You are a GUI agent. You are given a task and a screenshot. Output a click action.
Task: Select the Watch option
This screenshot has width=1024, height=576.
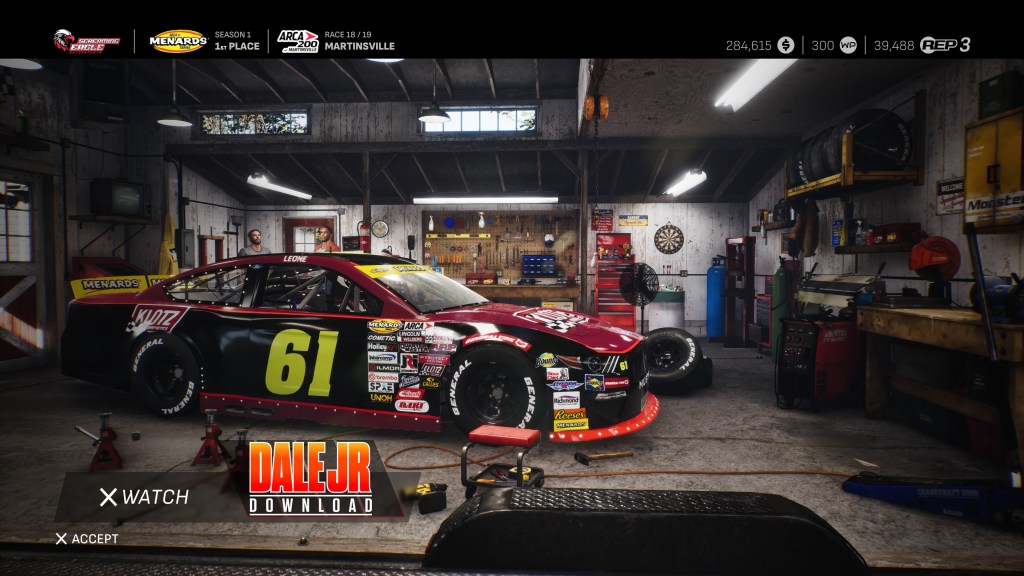point(144,497)
